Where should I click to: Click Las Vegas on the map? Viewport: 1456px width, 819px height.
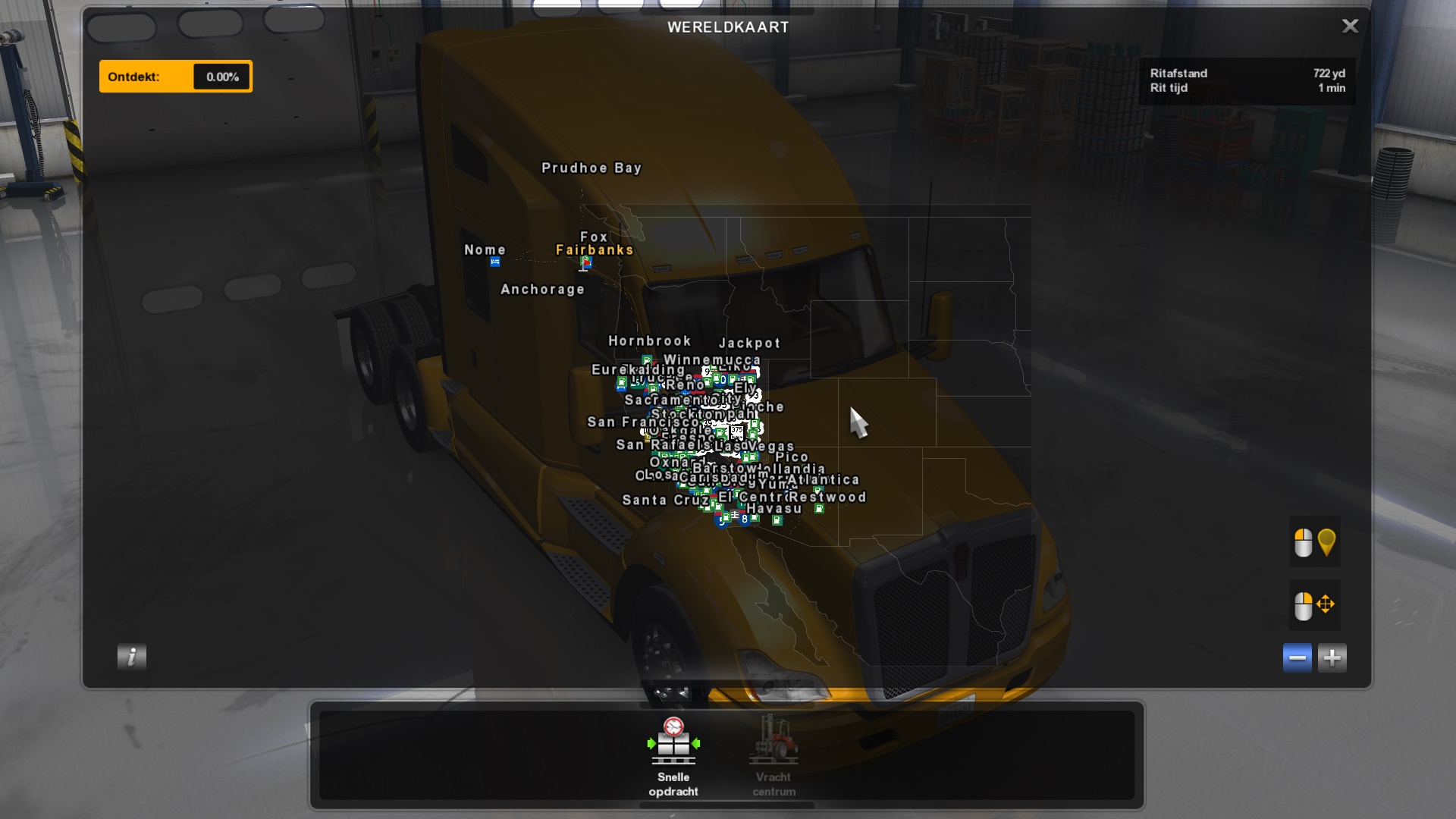[764, 446]
